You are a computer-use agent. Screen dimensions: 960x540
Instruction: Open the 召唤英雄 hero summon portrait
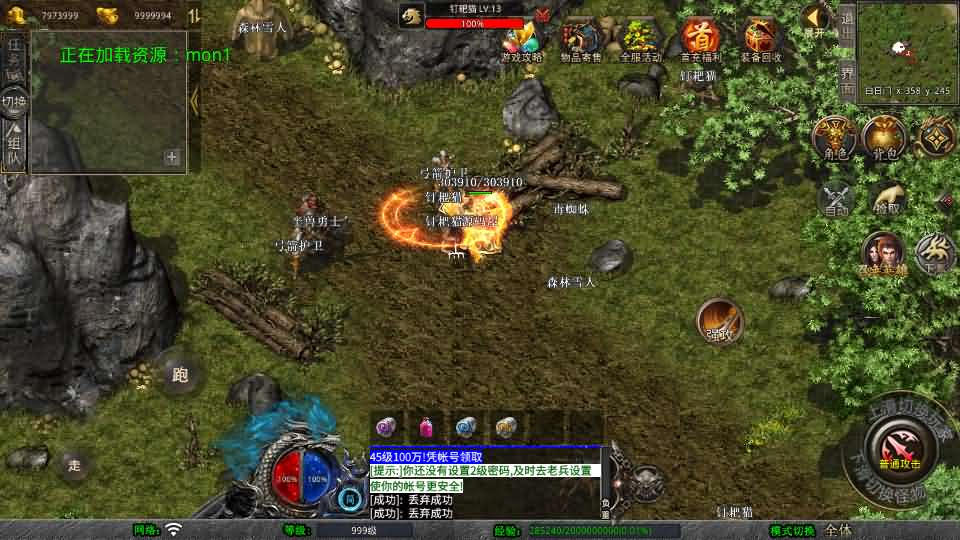[x=883, y=255]
